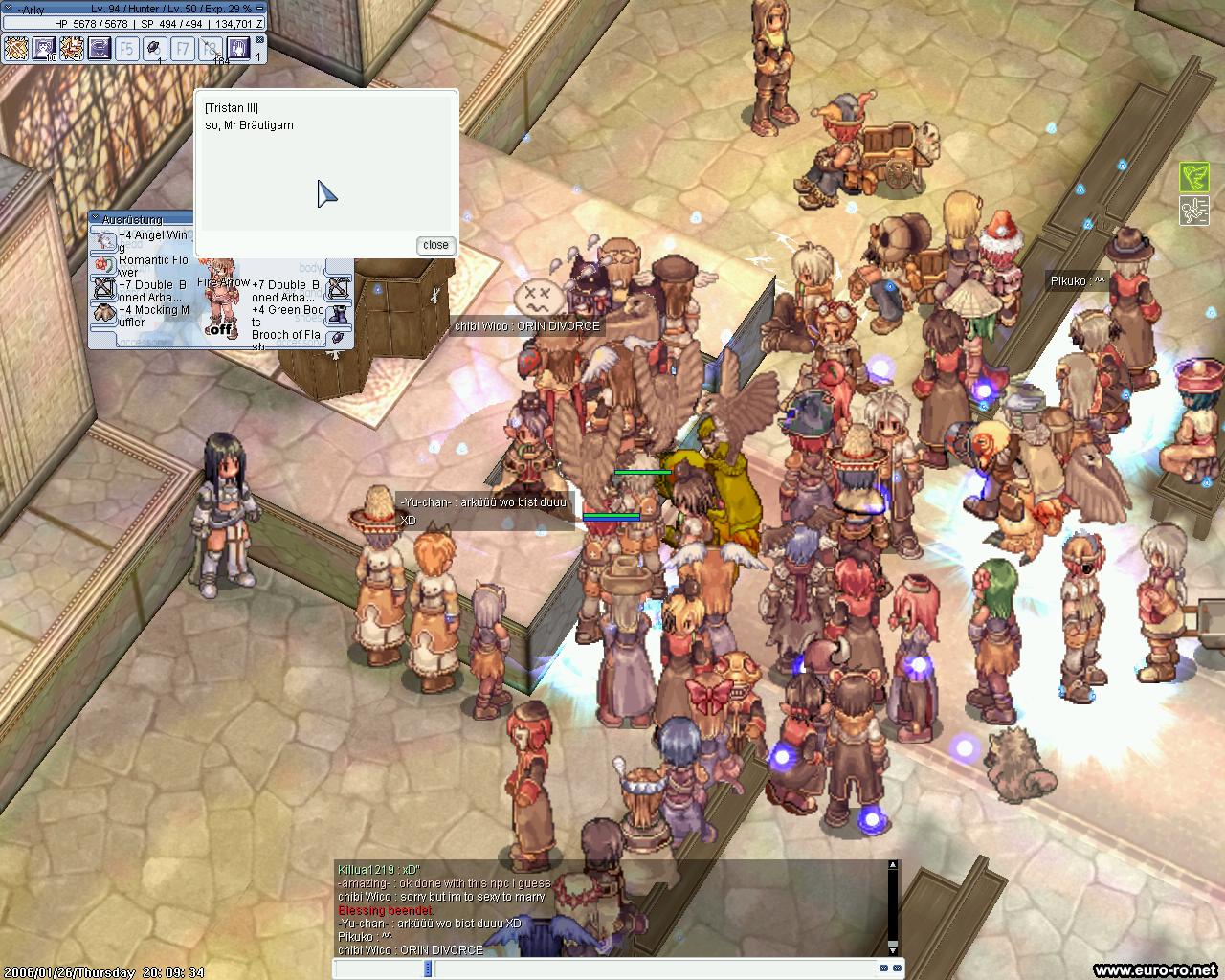Image resolution: width=1225 pixels, height=980 pixels.
Task: Select the Brooch of Flash accessory slot
Action: pyautogui.click(x=339, y=339)
